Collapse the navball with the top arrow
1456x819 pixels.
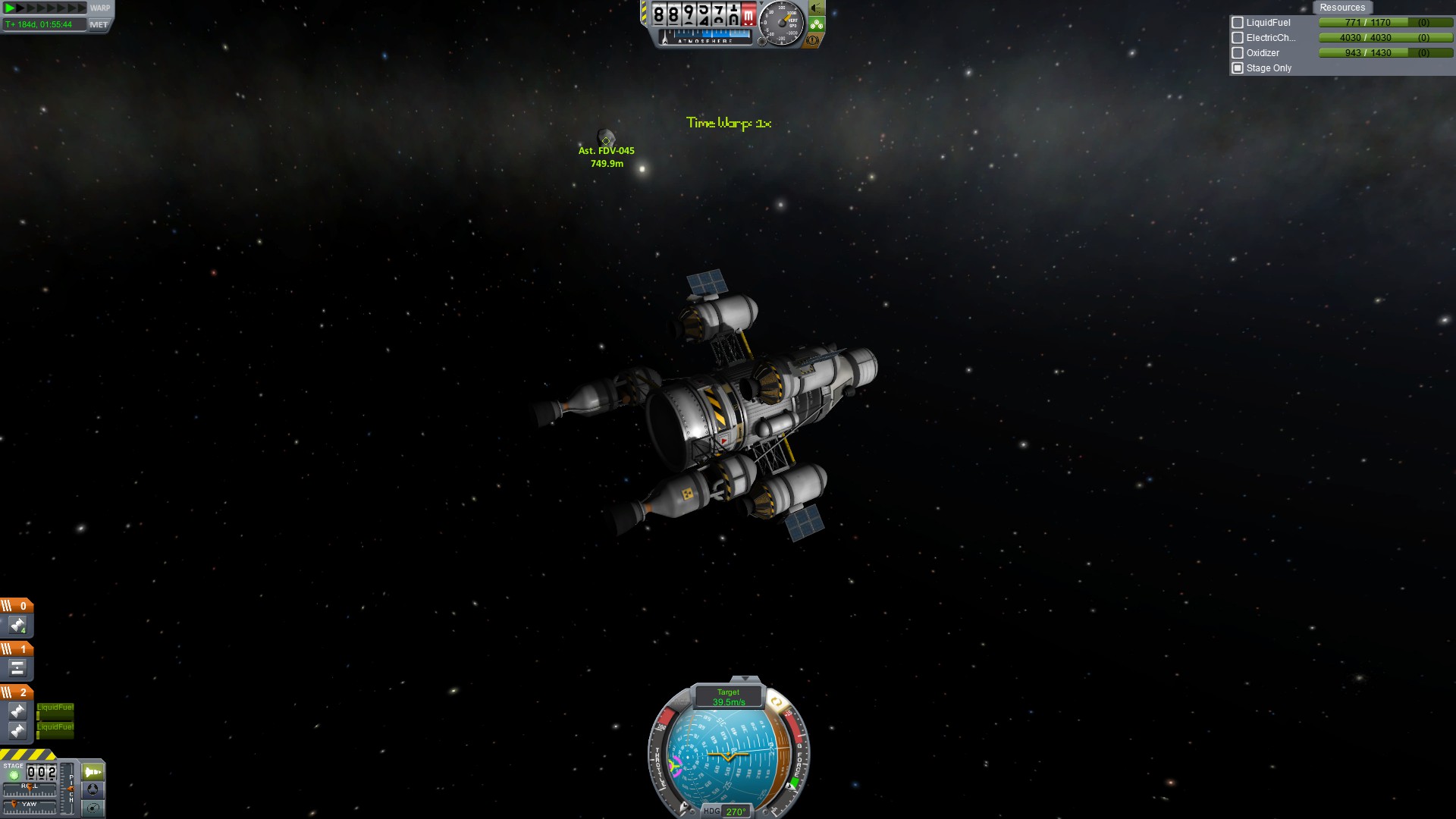(x=745, y=679)
